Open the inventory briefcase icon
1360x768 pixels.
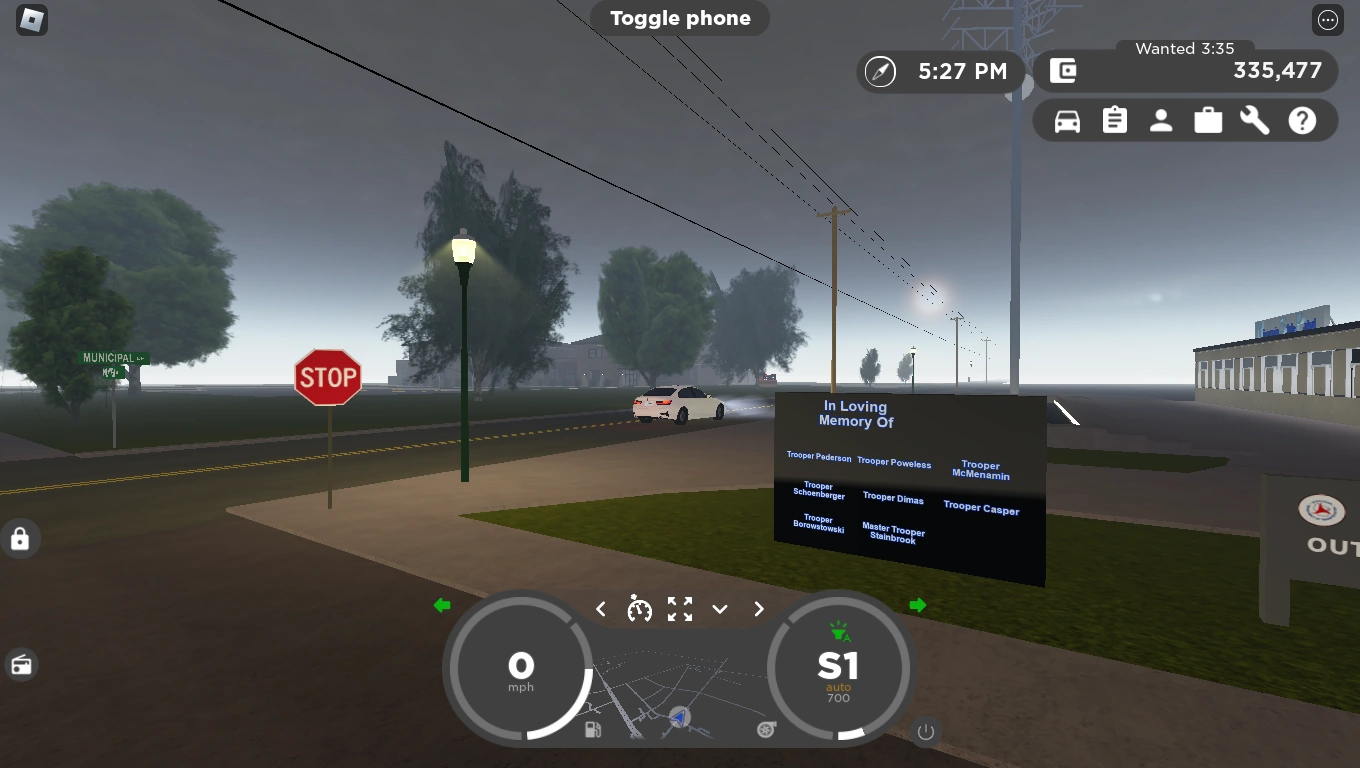click(1207, 120)
